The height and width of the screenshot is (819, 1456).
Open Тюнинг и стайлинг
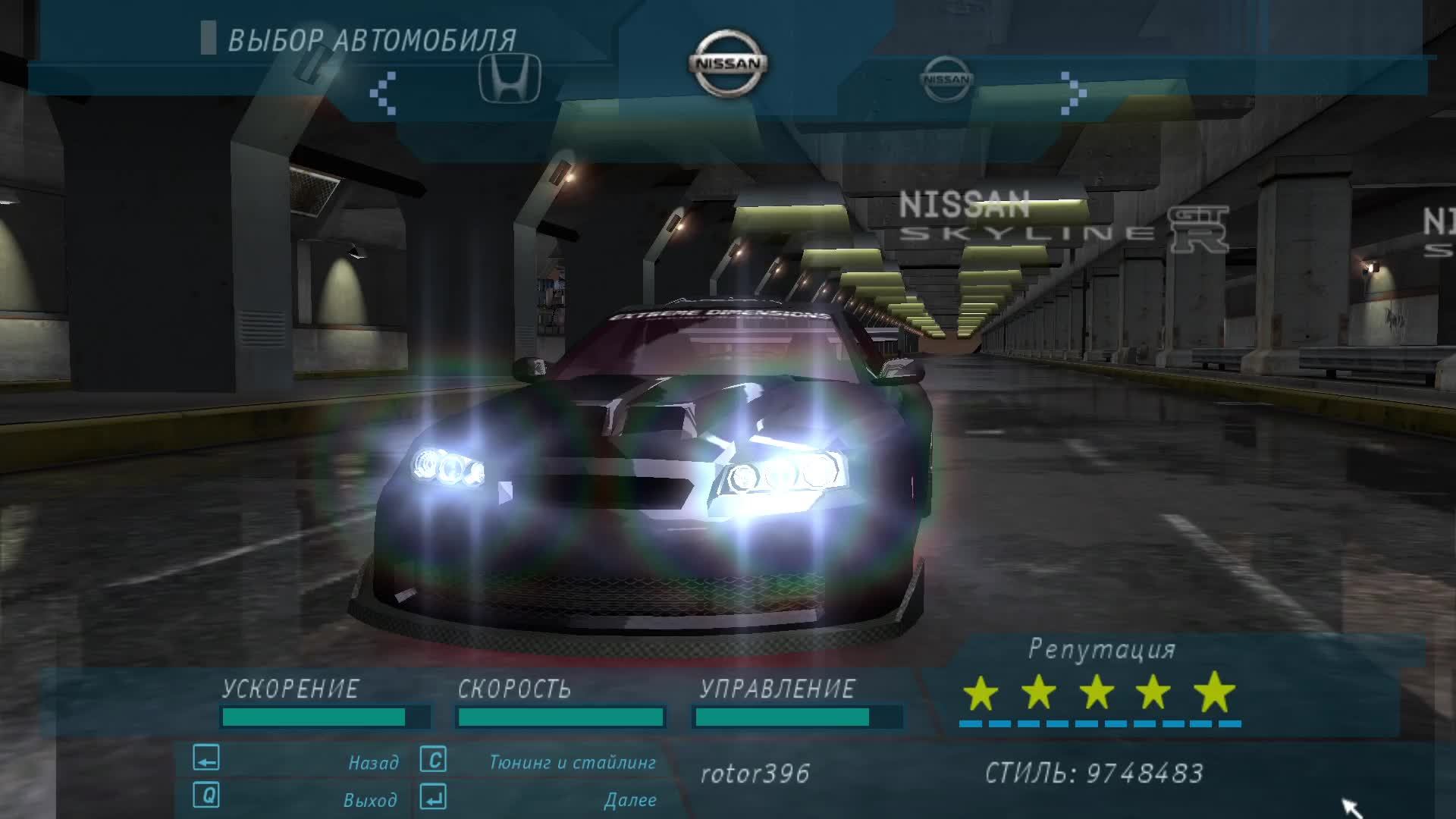[572, 762]
